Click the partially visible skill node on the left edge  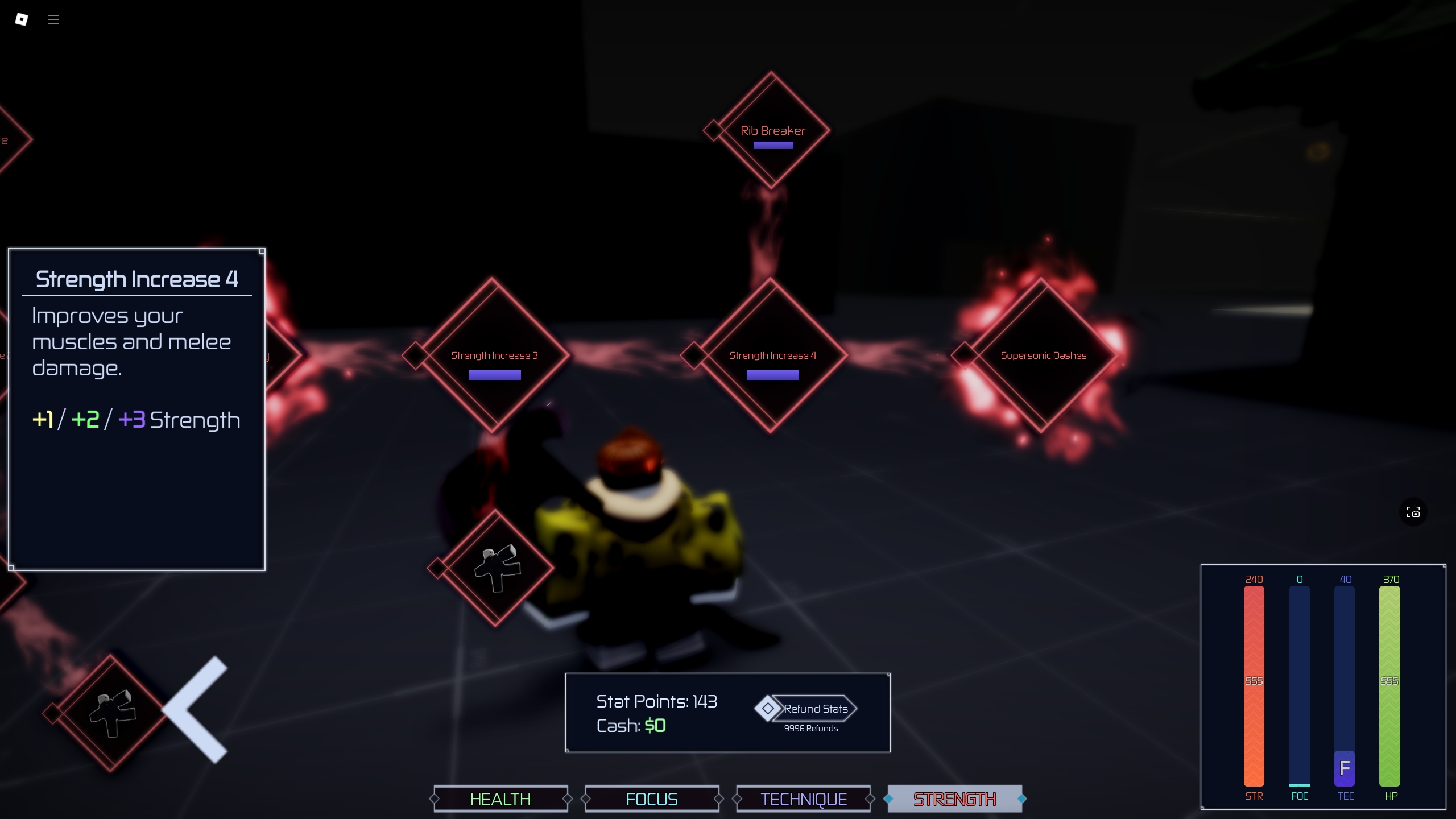10,139
